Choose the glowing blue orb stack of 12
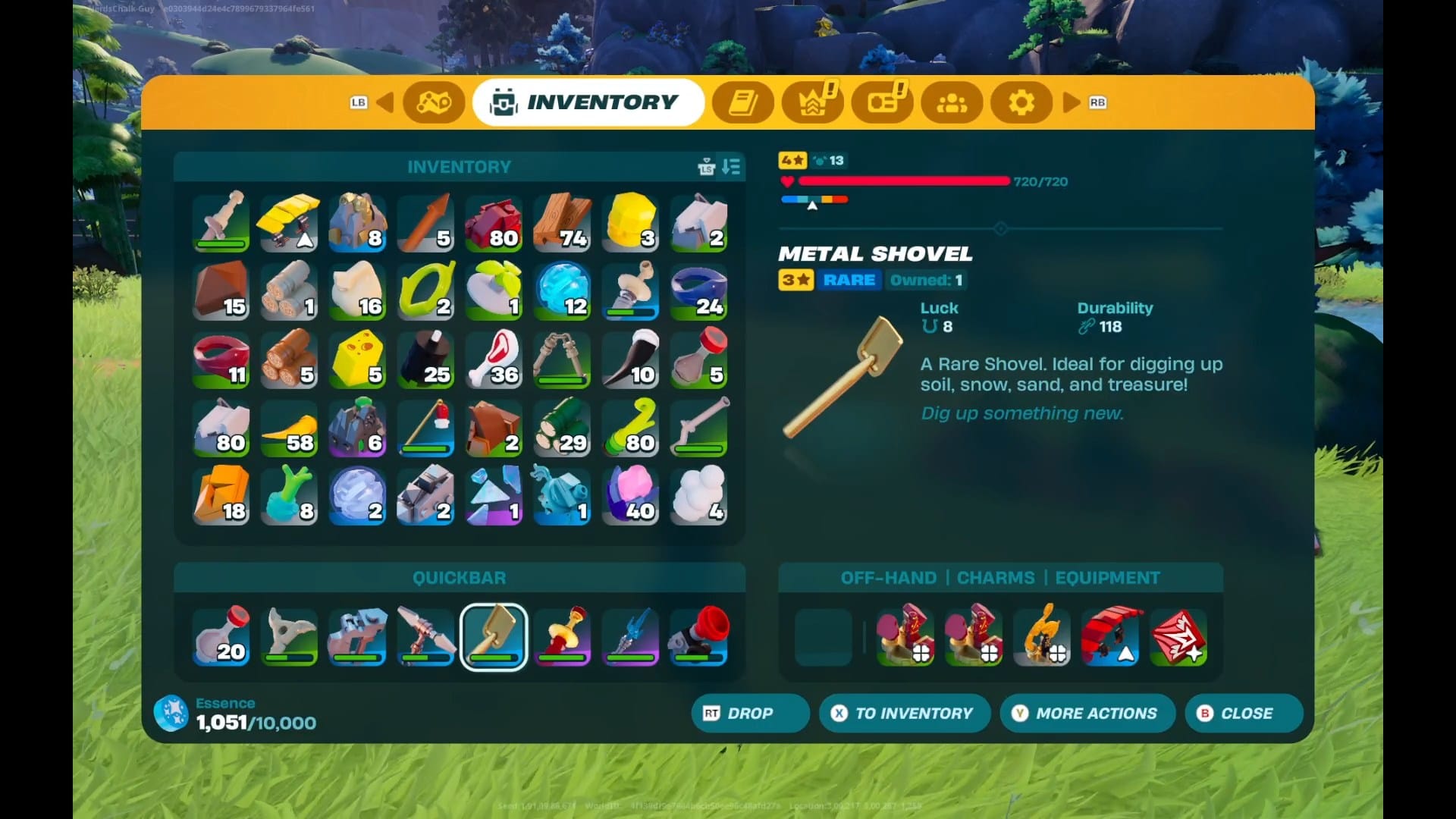Image resolution: width=1456 pixels, height=819 pixels. (562, 290)
